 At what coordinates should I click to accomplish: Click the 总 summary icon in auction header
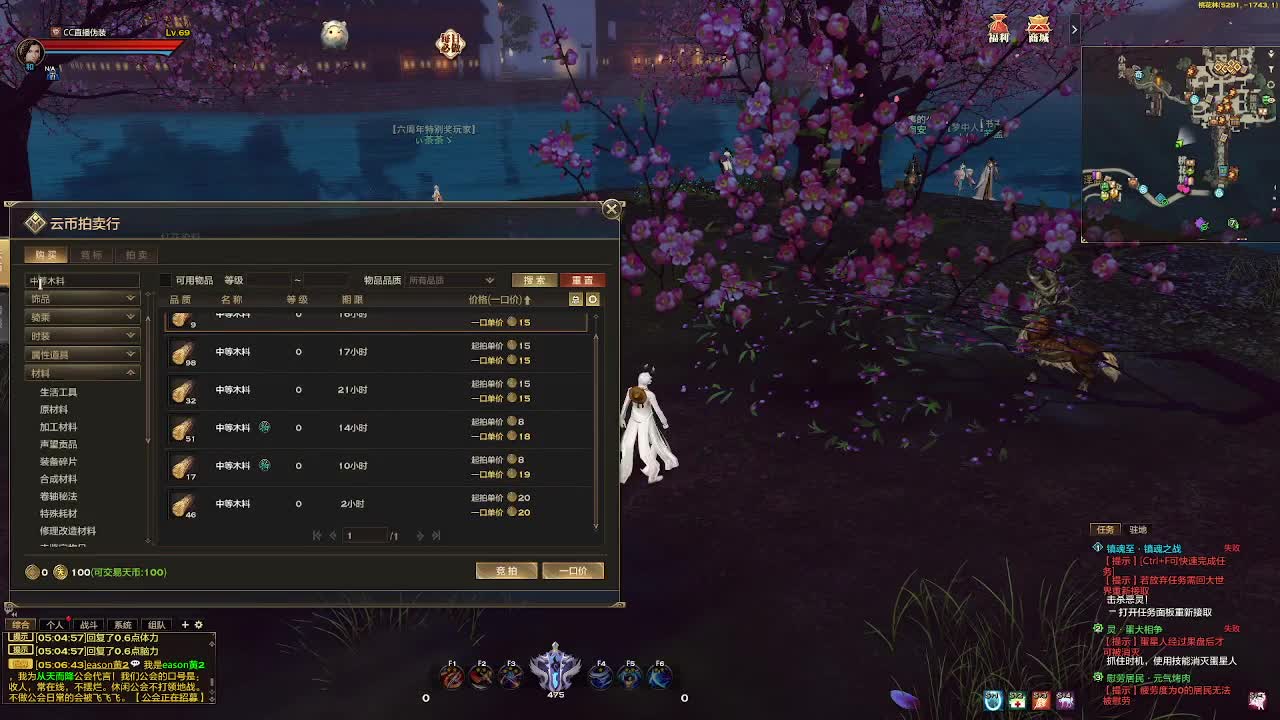[576, 299]
